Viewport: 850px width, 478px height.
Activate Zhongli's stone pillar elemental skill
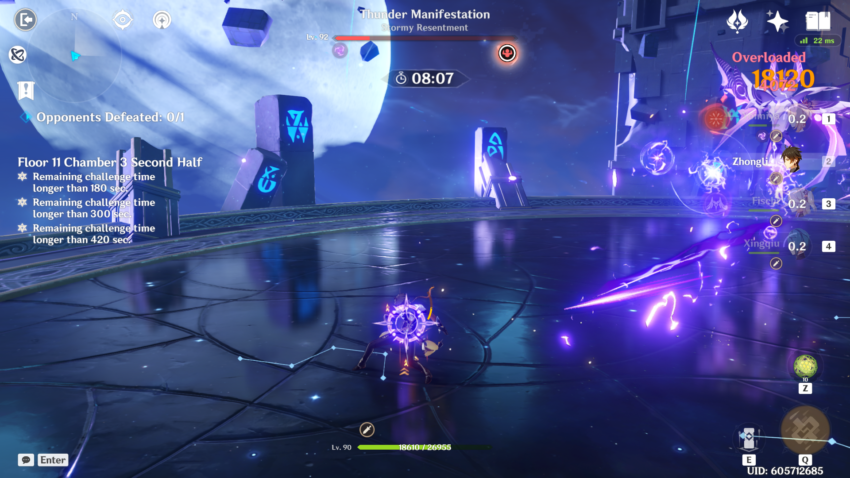(x=748, y=438)
